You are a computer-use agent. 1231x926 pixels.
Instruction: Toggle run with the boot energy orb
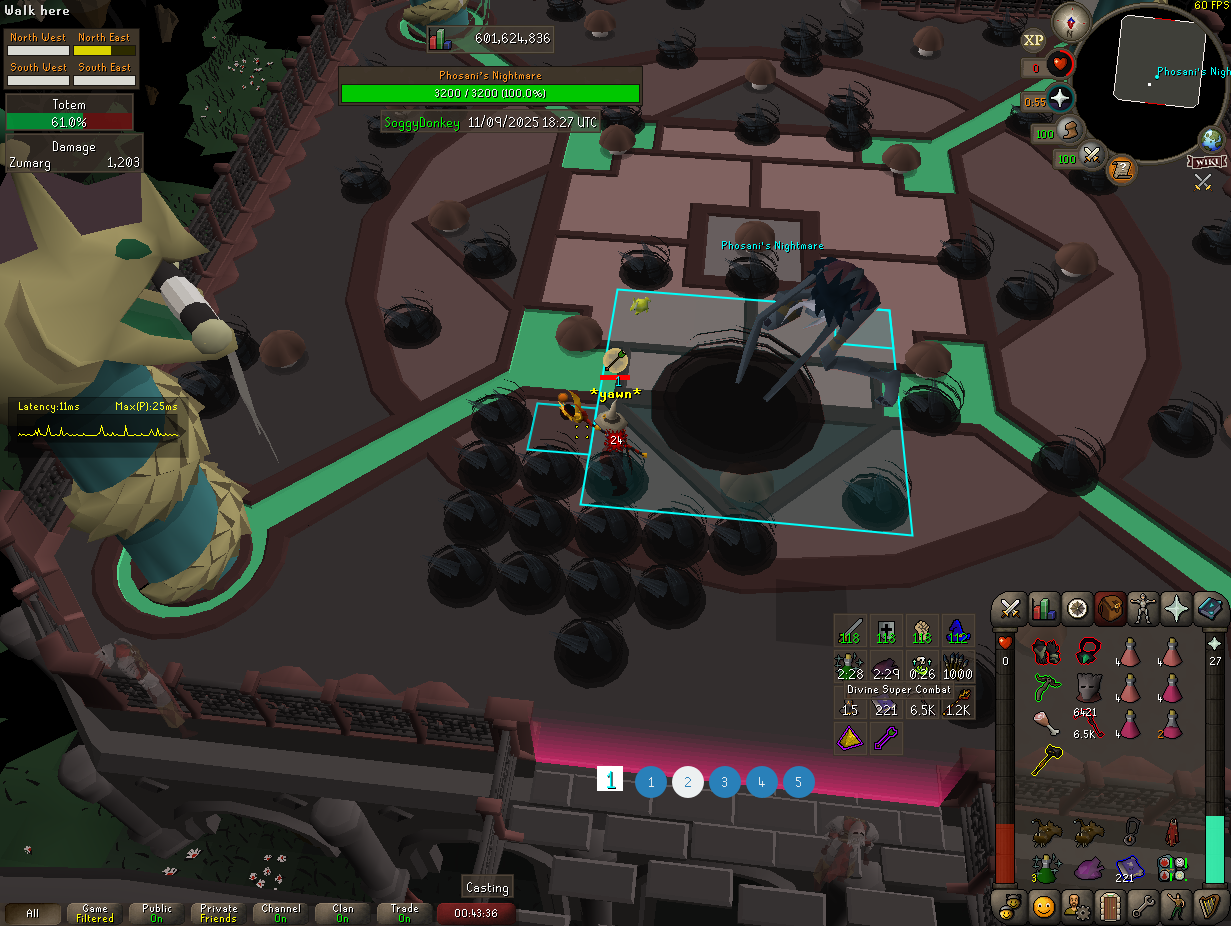[1069, 130]
